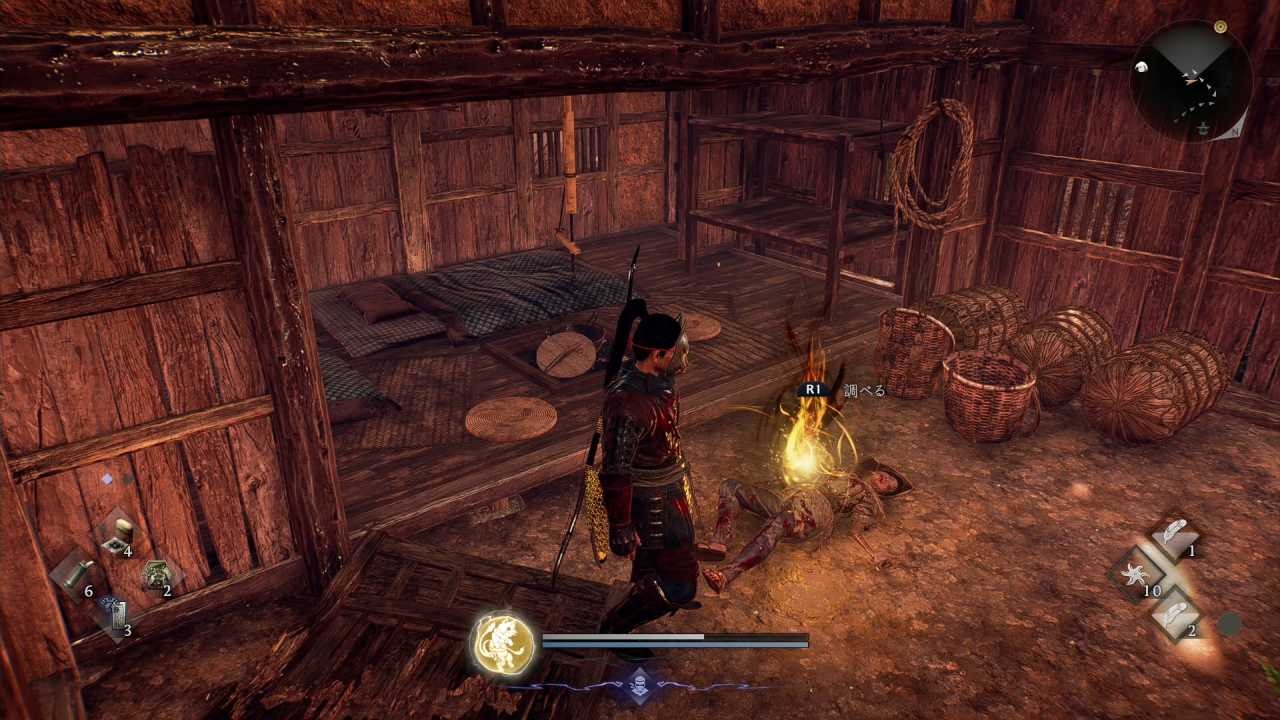Screen dimensions: 1280x720
Task: Select the gourd bottle item with count 6
Action: coord(73,576)
